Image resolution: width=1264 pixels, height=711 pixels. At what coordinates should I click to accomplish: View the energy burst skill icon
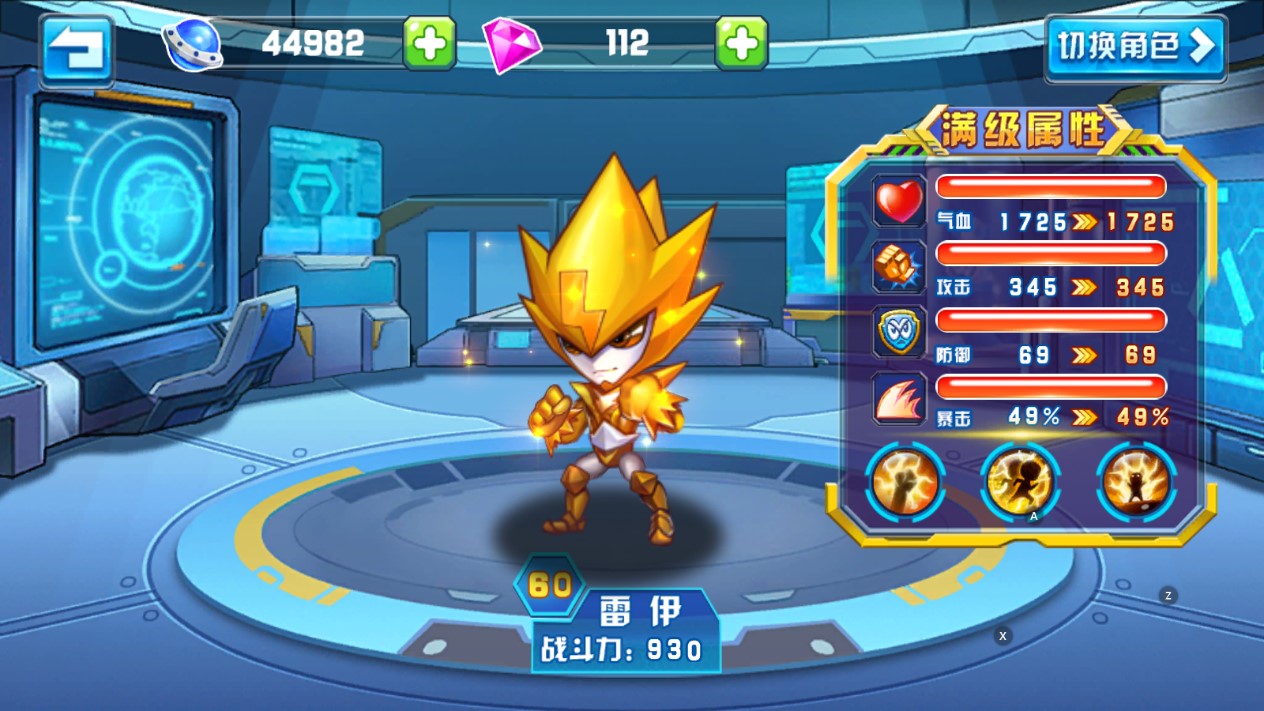tap(1136, 482)
